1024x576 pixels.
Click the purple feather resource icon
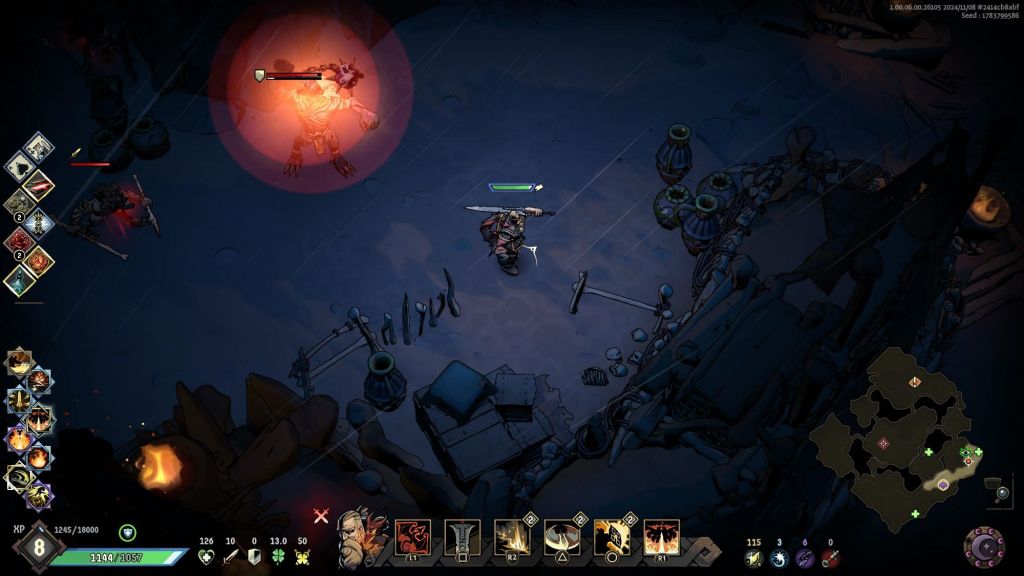pos(805,558)
